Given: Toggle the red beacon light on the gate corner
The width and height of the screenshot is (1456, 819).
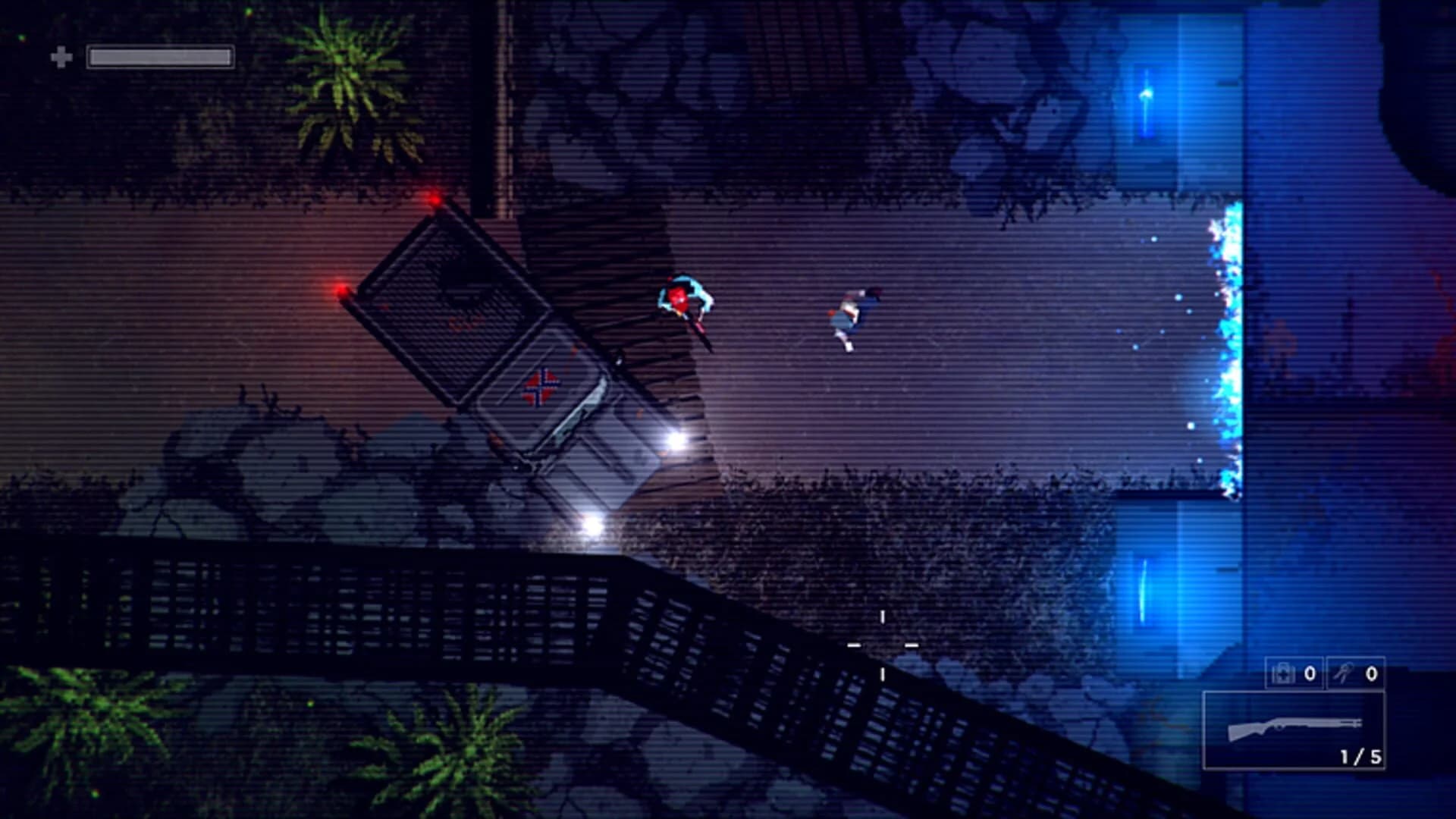Looking at the screenshot, I should point(435,198).
